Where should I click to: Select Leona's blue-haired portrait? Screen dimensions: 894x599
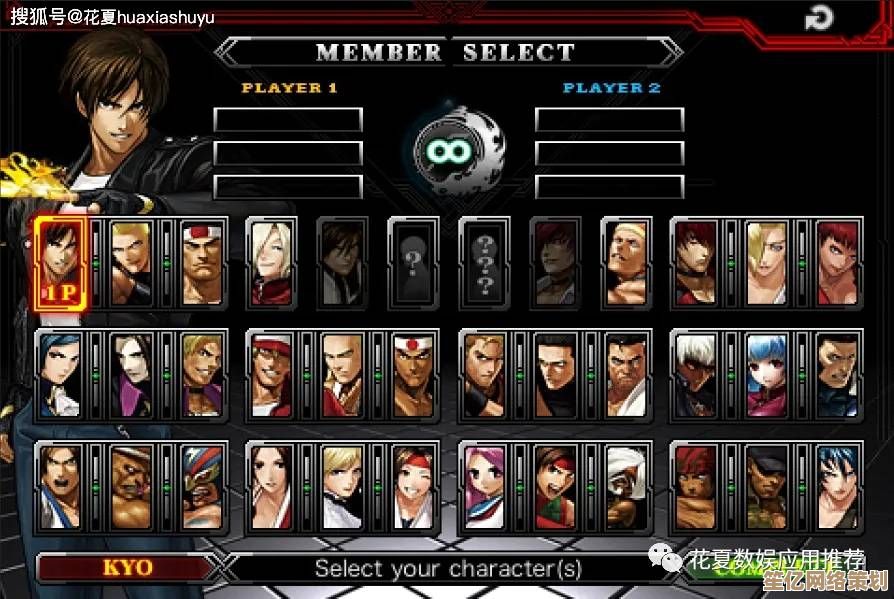coord(839,486)
